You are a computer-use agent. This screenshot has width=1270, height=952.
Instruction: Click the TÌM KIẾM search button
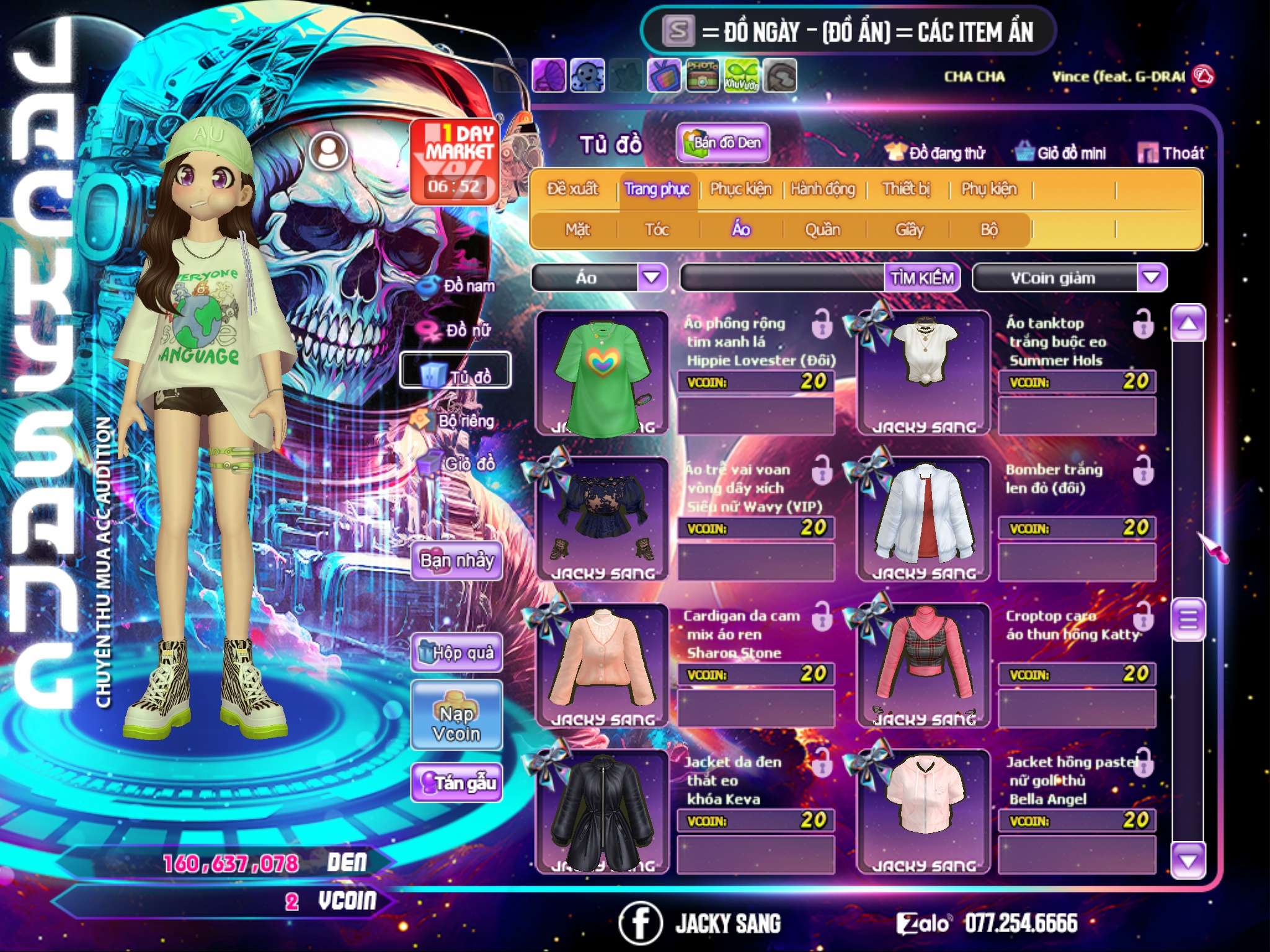(922, 278)
